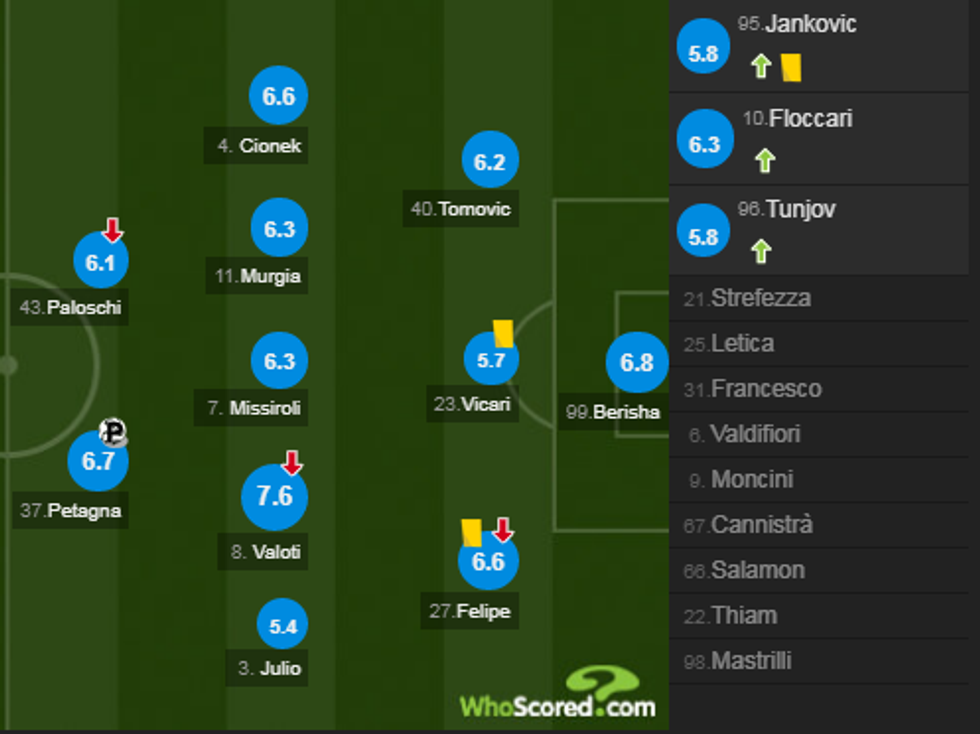Select goalkeeper Berisha's rating circle

click(636, 362)
